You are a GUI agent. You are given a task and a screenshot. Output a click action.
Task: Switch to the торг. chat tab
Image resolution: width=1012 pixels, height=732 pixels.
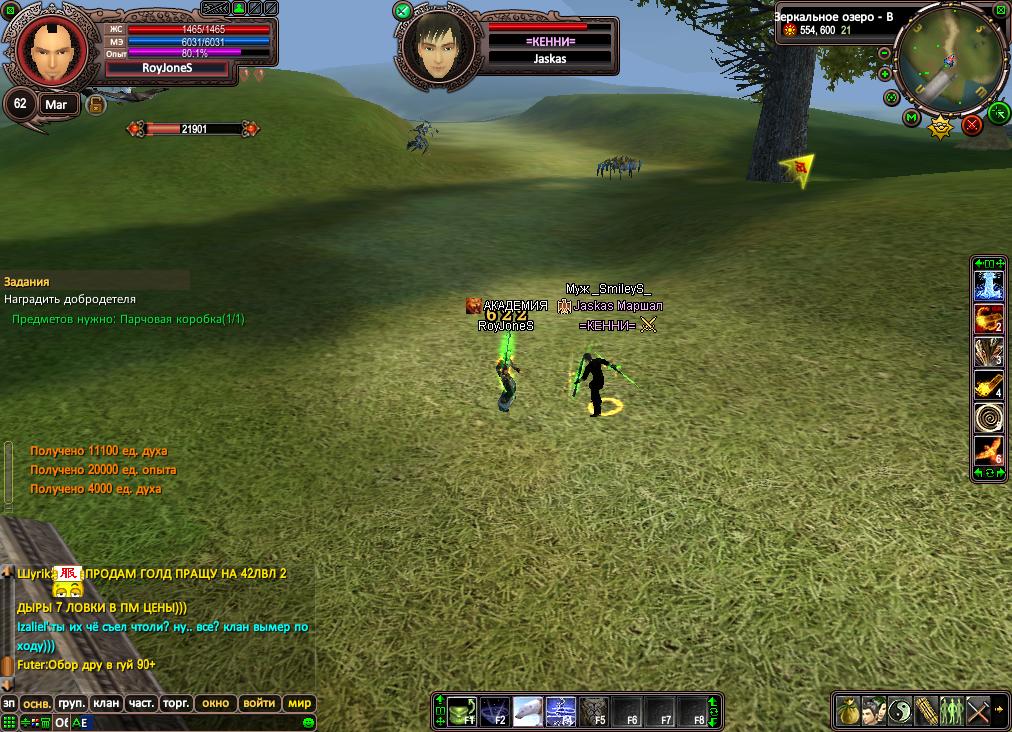coord(176,703)
